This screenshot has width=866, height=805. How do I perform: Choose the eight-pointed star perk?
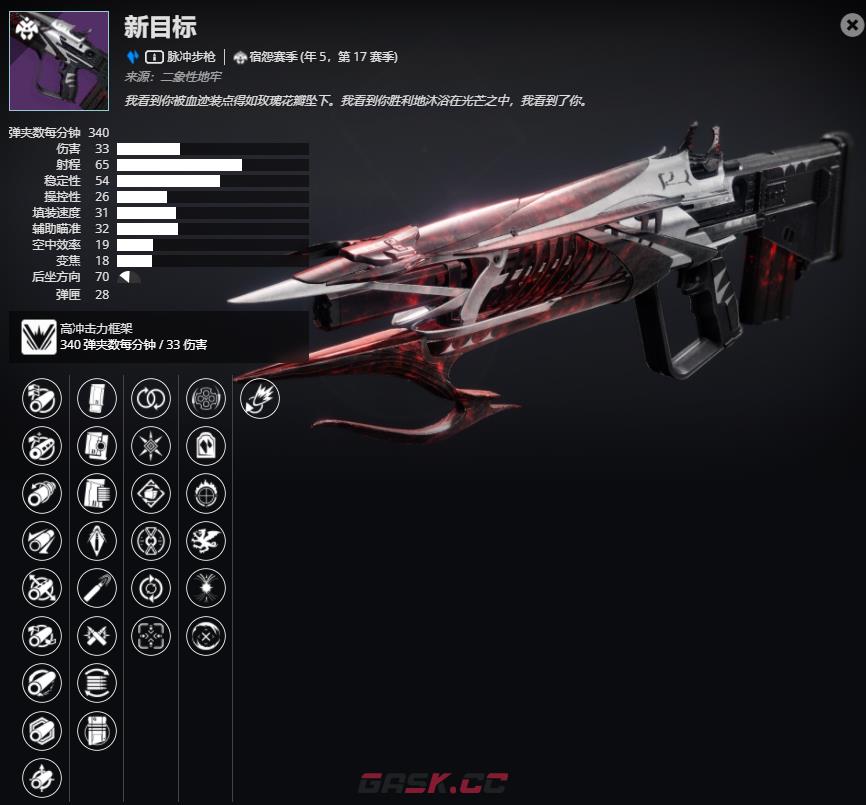coord(151,447)
